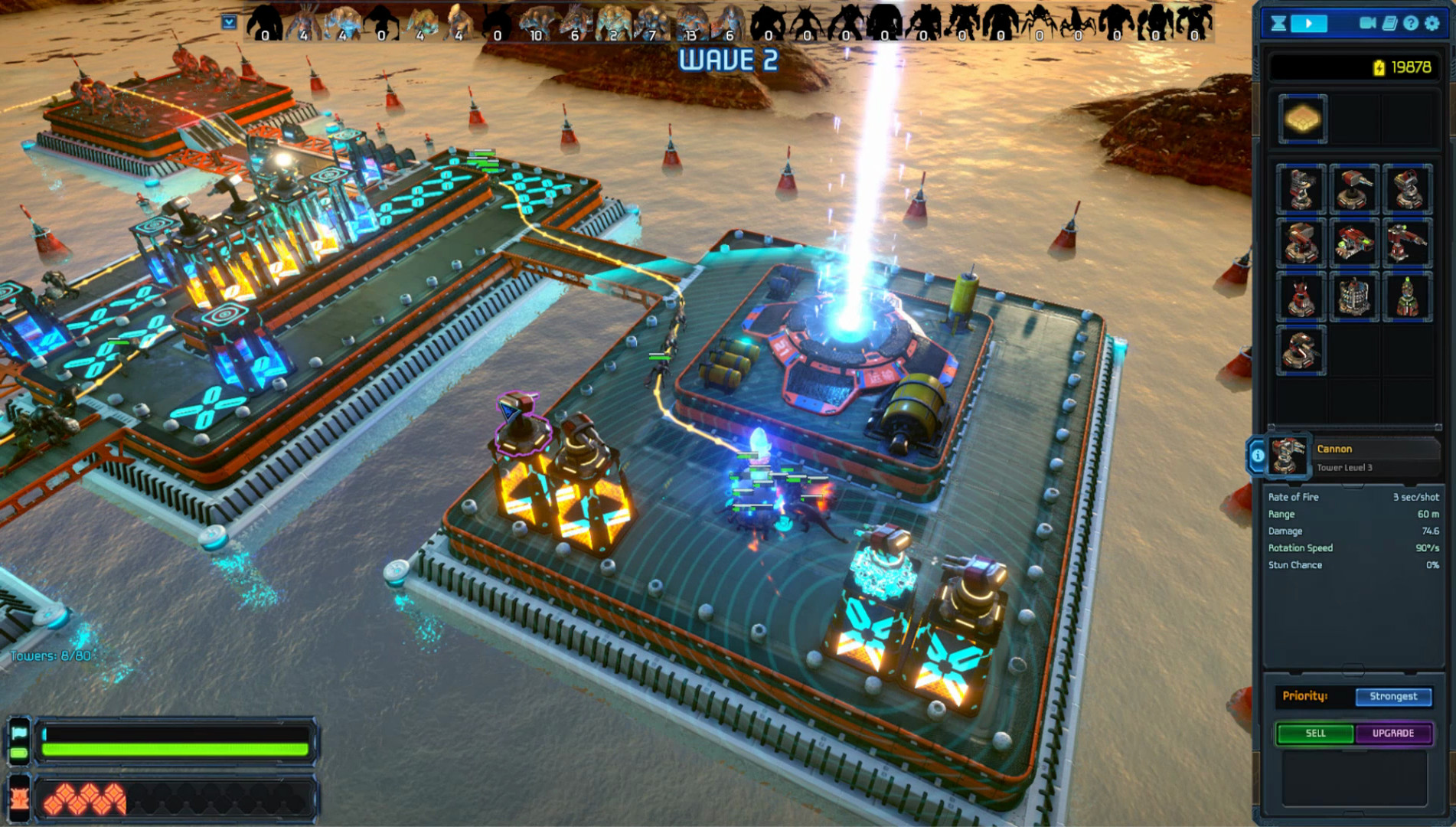Open the help question mark panel

(x=1411, y=23)
